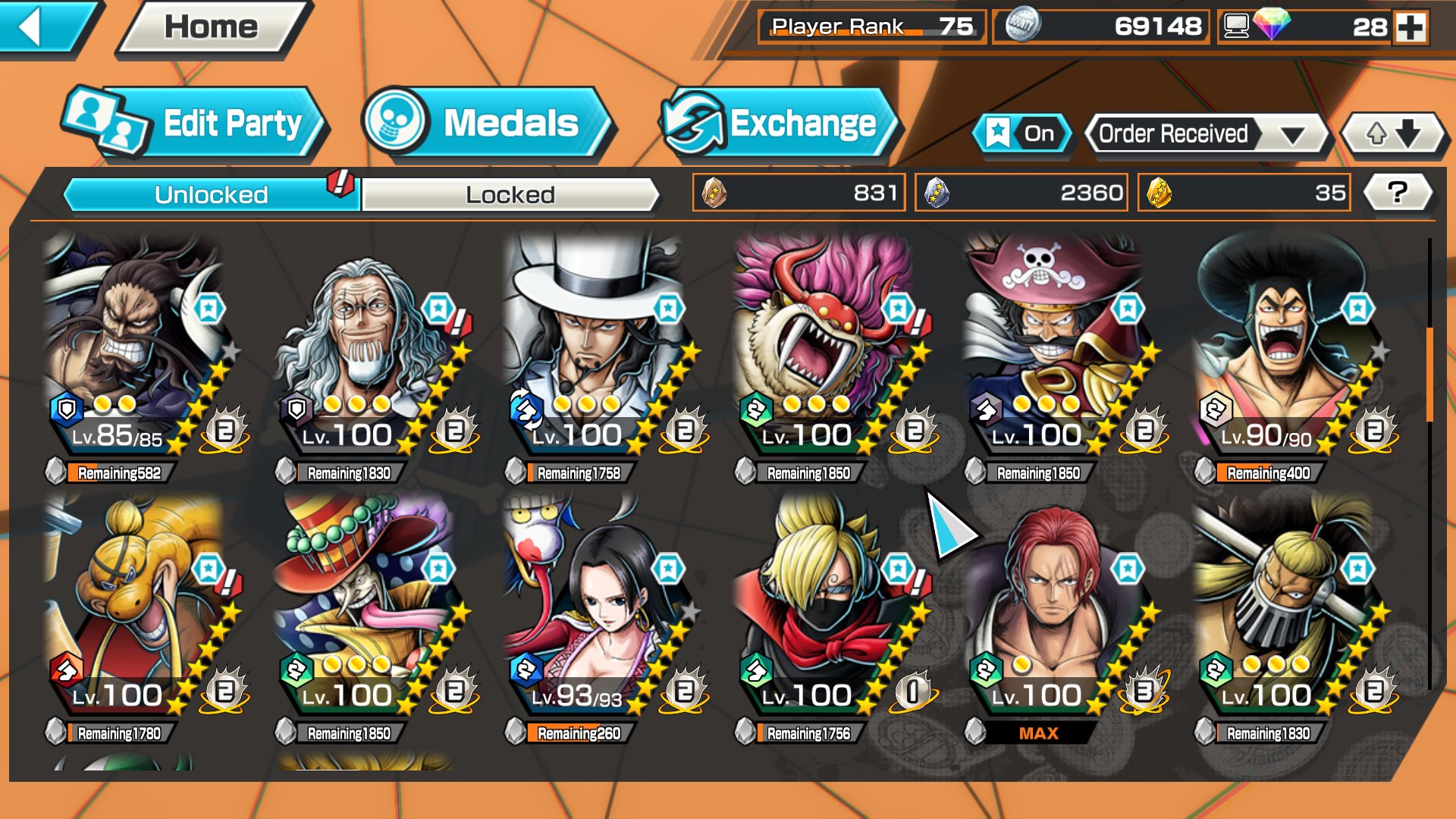The image size is (1456, 819).
Task: Show help with the question mark button
Action: pos(1397,193)
